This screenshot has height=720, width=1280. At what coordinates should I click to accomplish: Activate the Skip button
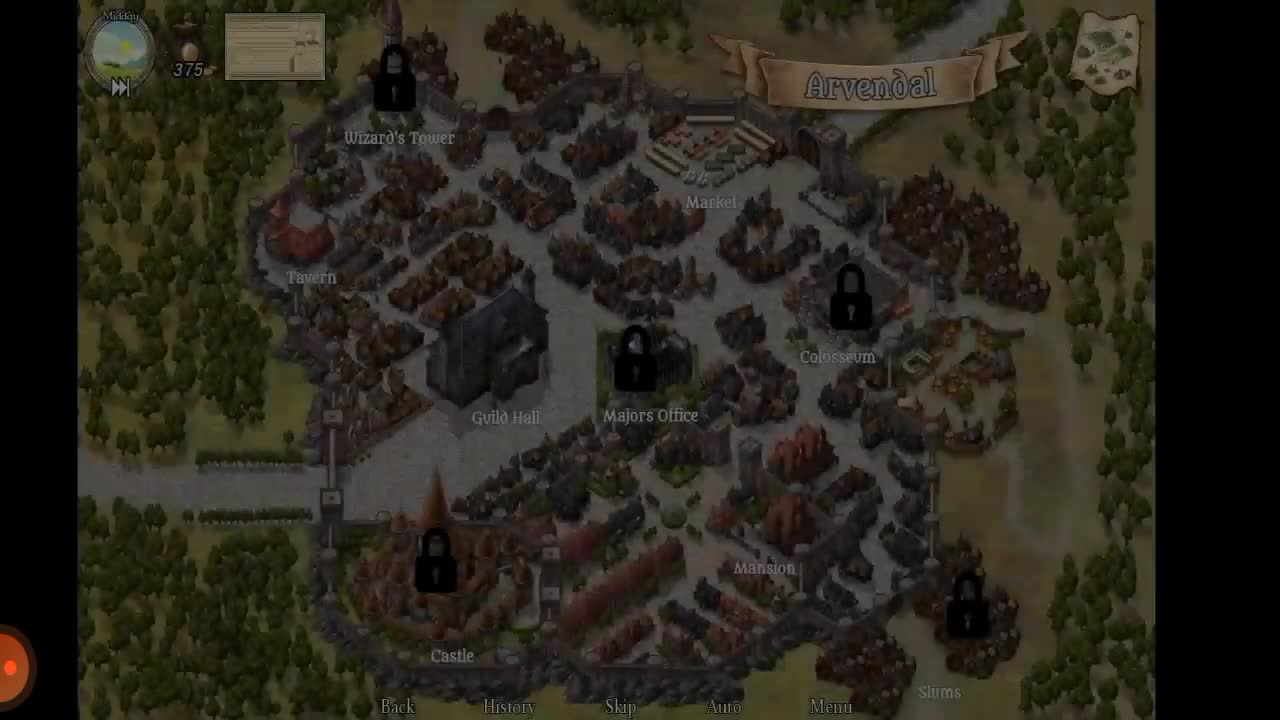click(x=620, y=706)
